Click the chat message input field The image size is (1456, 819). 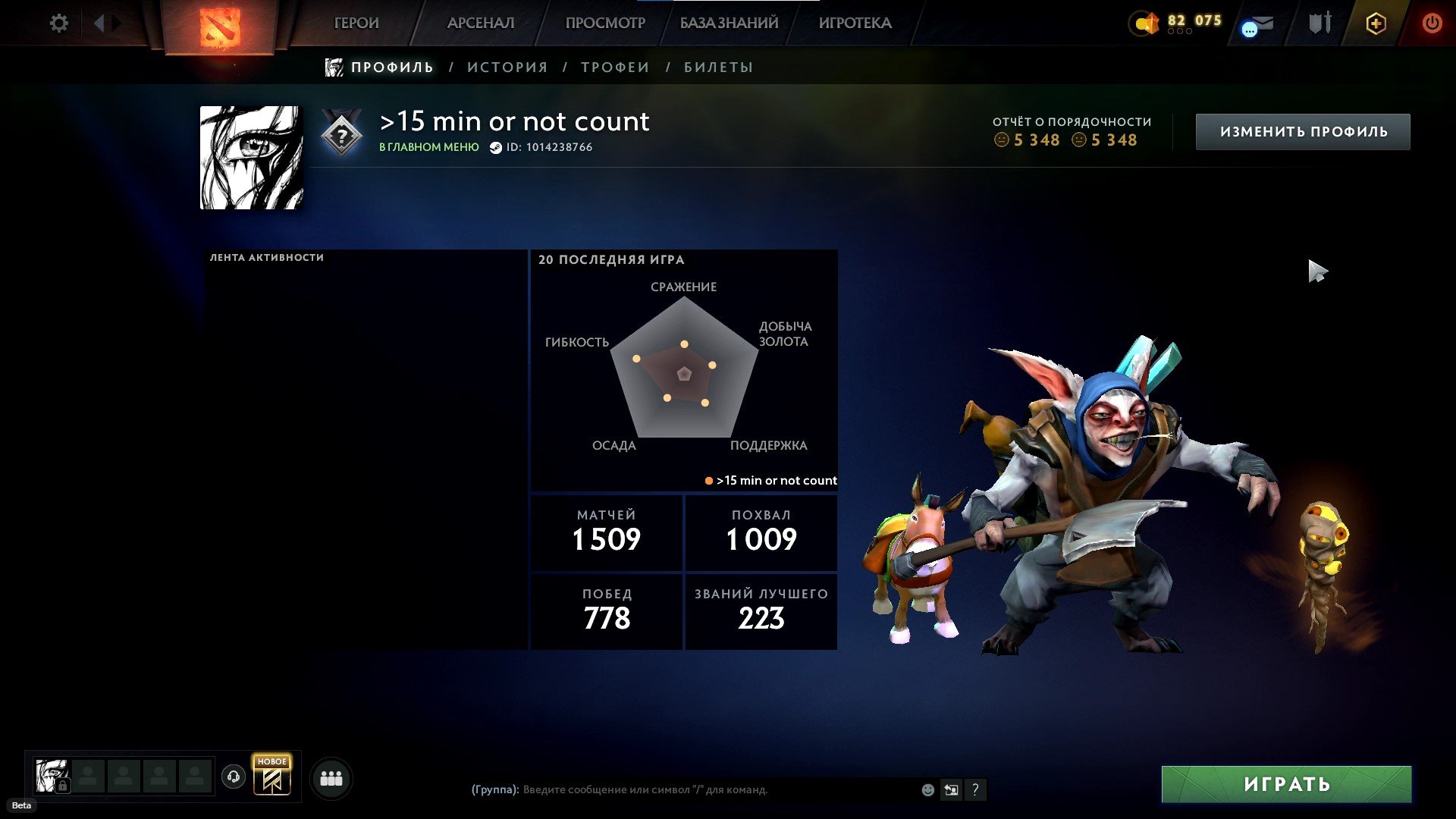coord(713,790)
